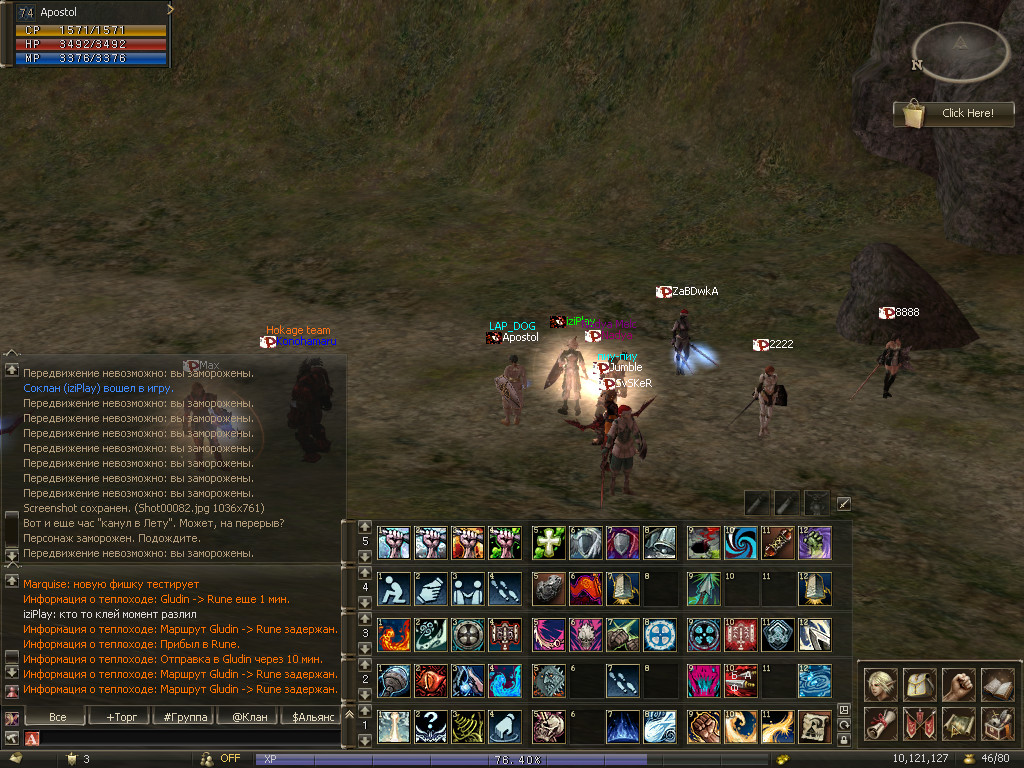Image resolution: width=1024 pixels, height=768 pixels.
Task: Open the world map scroll icon
Action: pos(959,723)
